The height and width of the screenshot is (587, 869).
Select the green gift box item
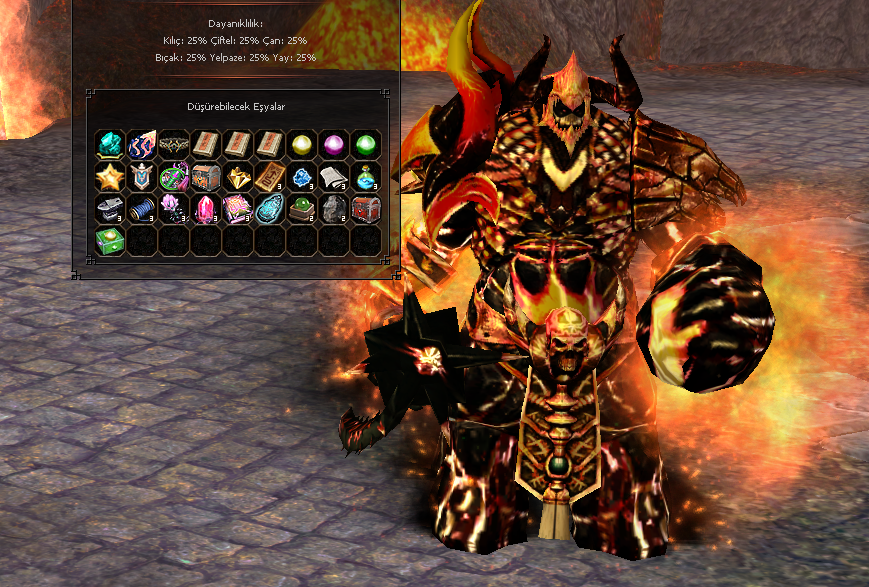coord(110,241)
